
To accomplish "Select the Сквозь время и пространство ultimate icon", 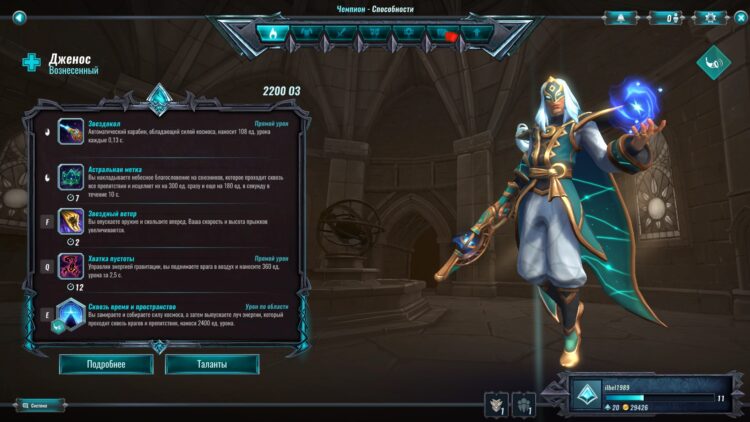I will [71, 313].
